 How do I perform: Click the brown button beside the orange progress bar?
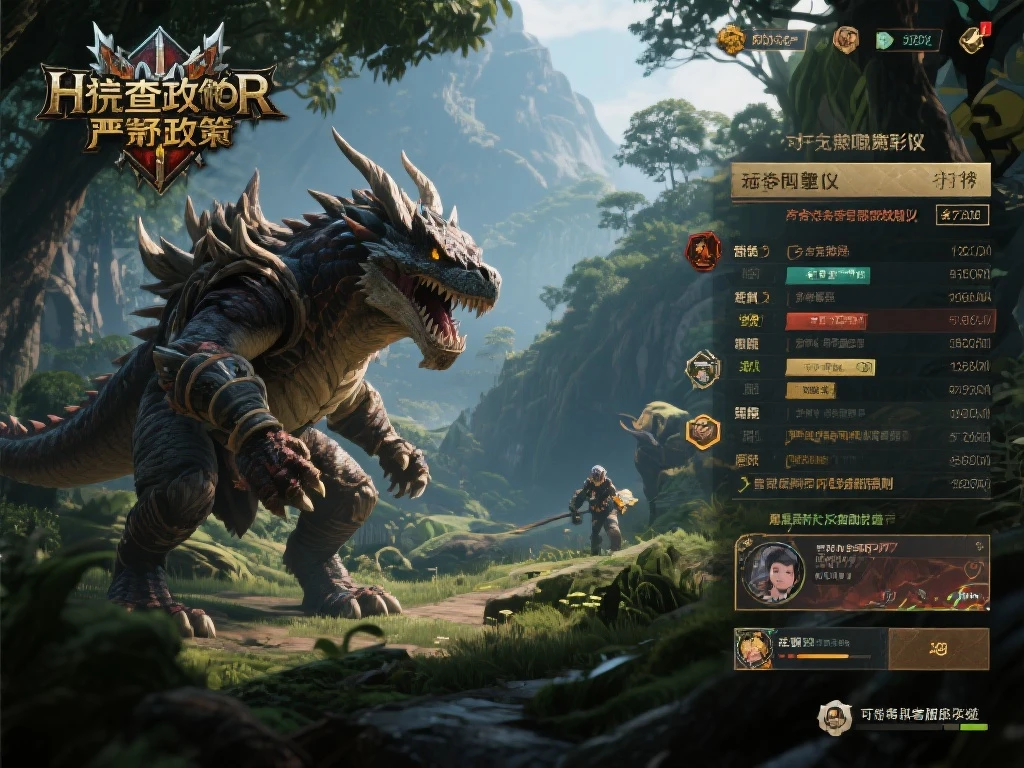pyautogui.click(x=938, y=649)
